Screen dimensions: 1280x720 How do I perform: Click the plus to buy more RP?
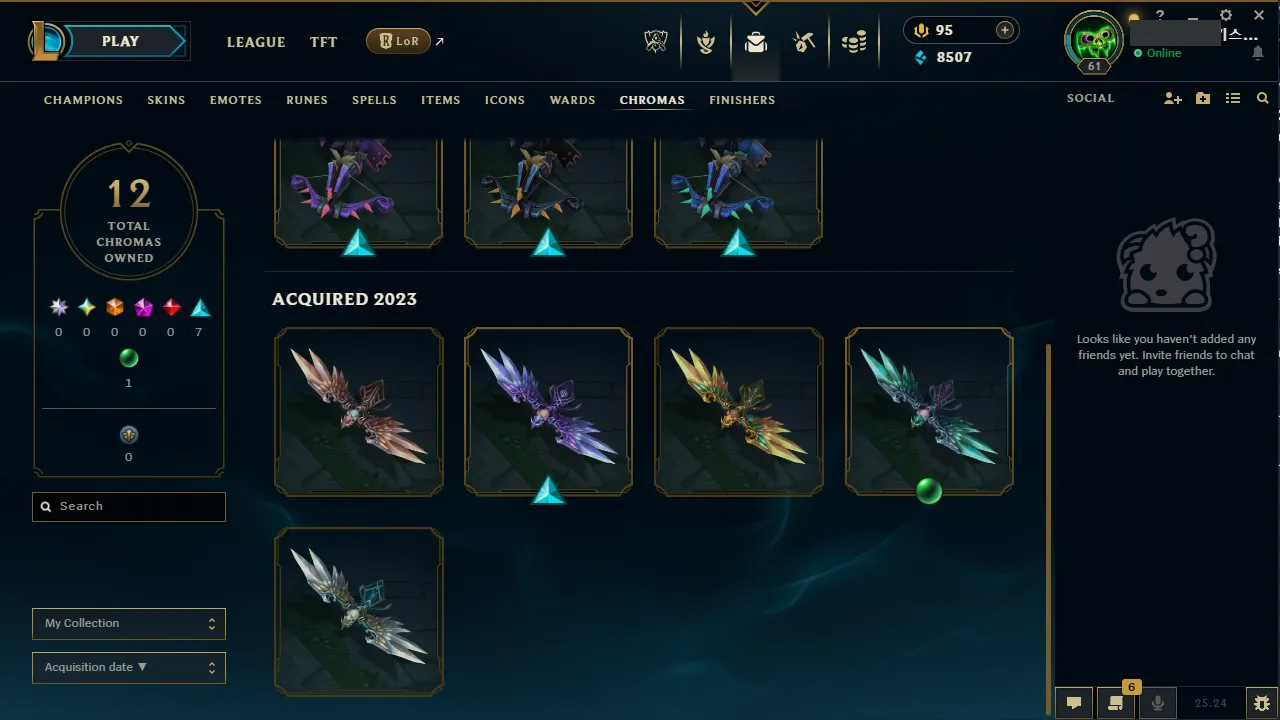click(x=1003, y=30)
